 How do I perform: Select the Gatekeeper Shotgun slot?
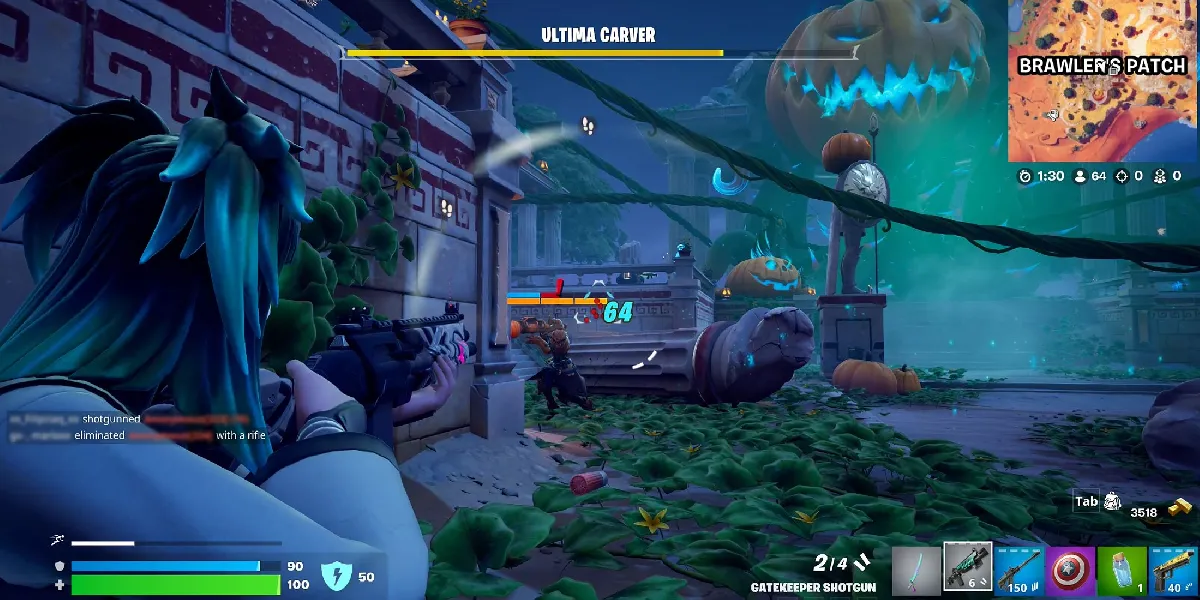coord(968,568)
